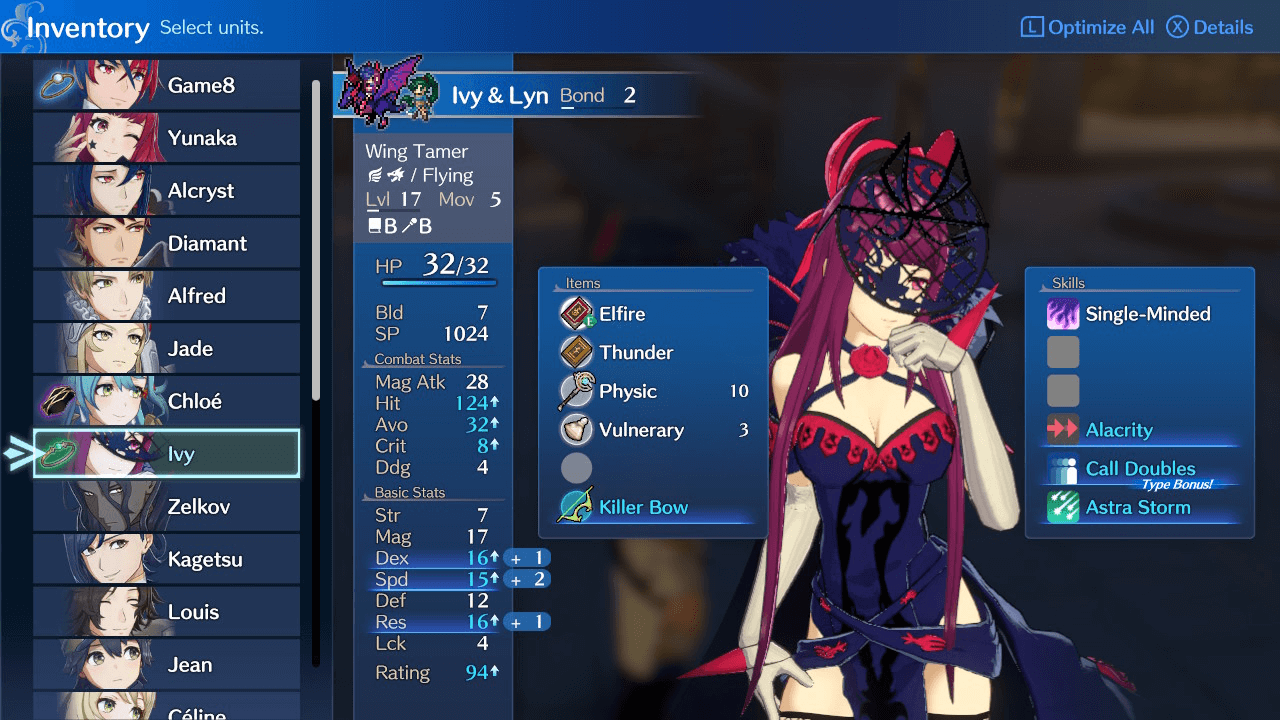Click the Details button
The width and height of the screenshot is (1280, 720).
[x=1210, y=26]
